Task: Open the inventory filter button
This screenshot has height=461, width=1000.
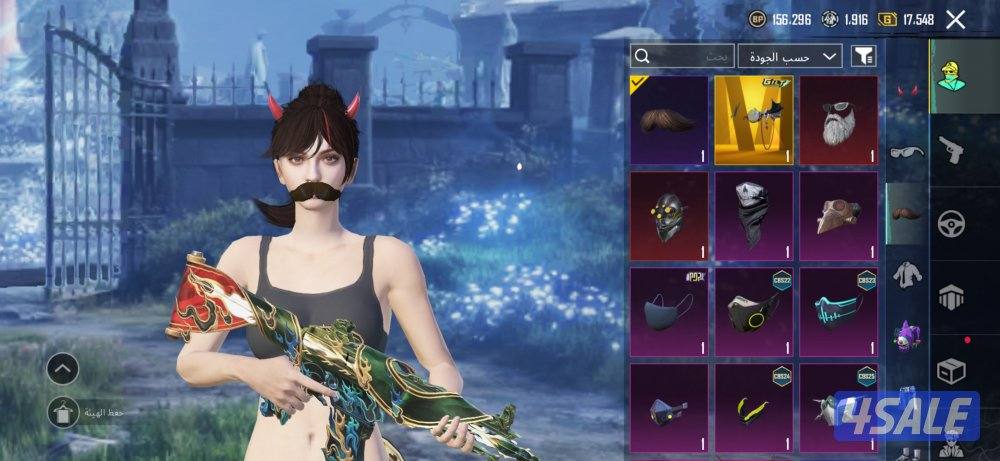Action: coord(862,56)
